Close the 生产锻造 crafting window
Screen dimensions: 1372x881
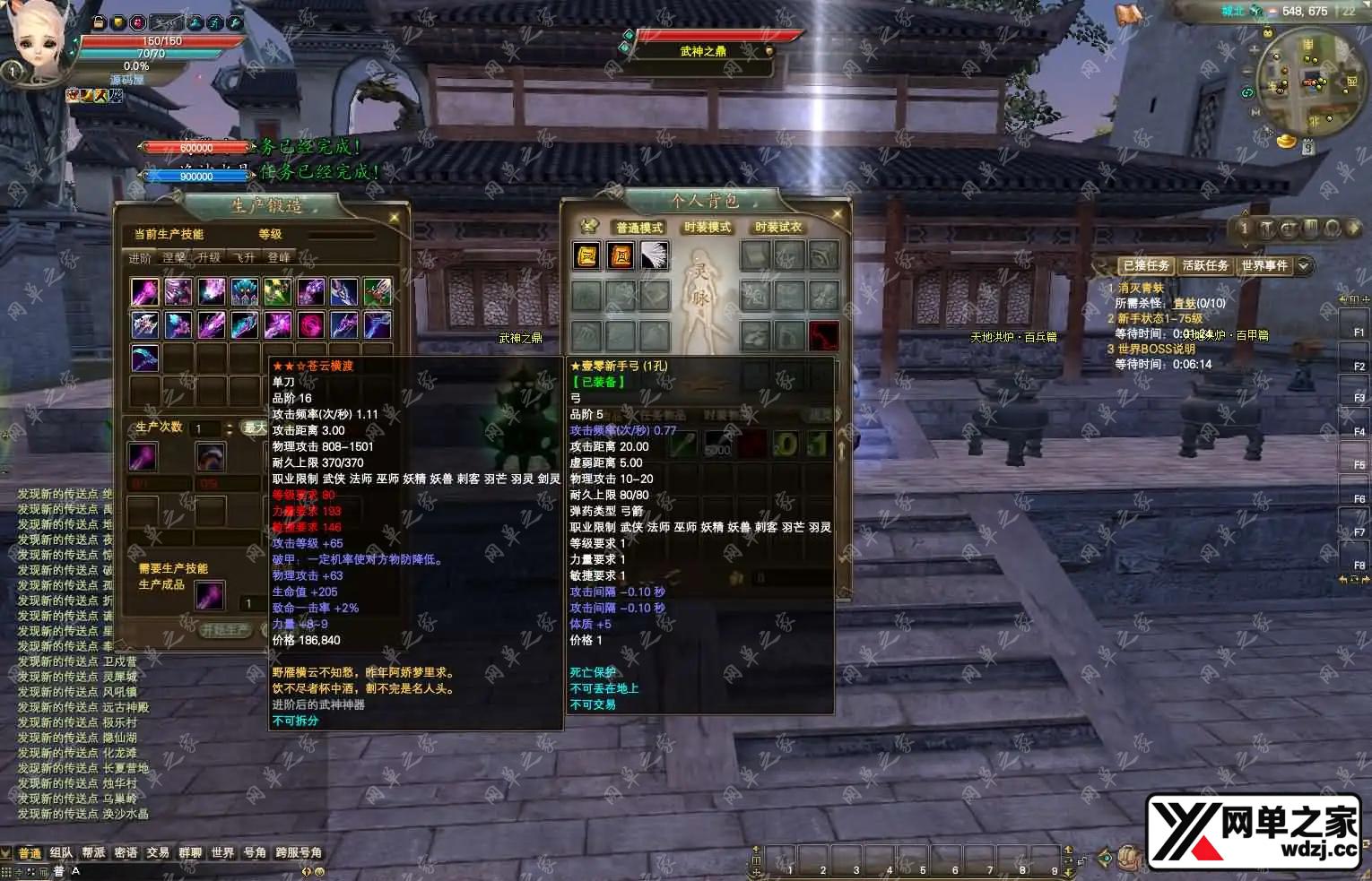point(395,217)
